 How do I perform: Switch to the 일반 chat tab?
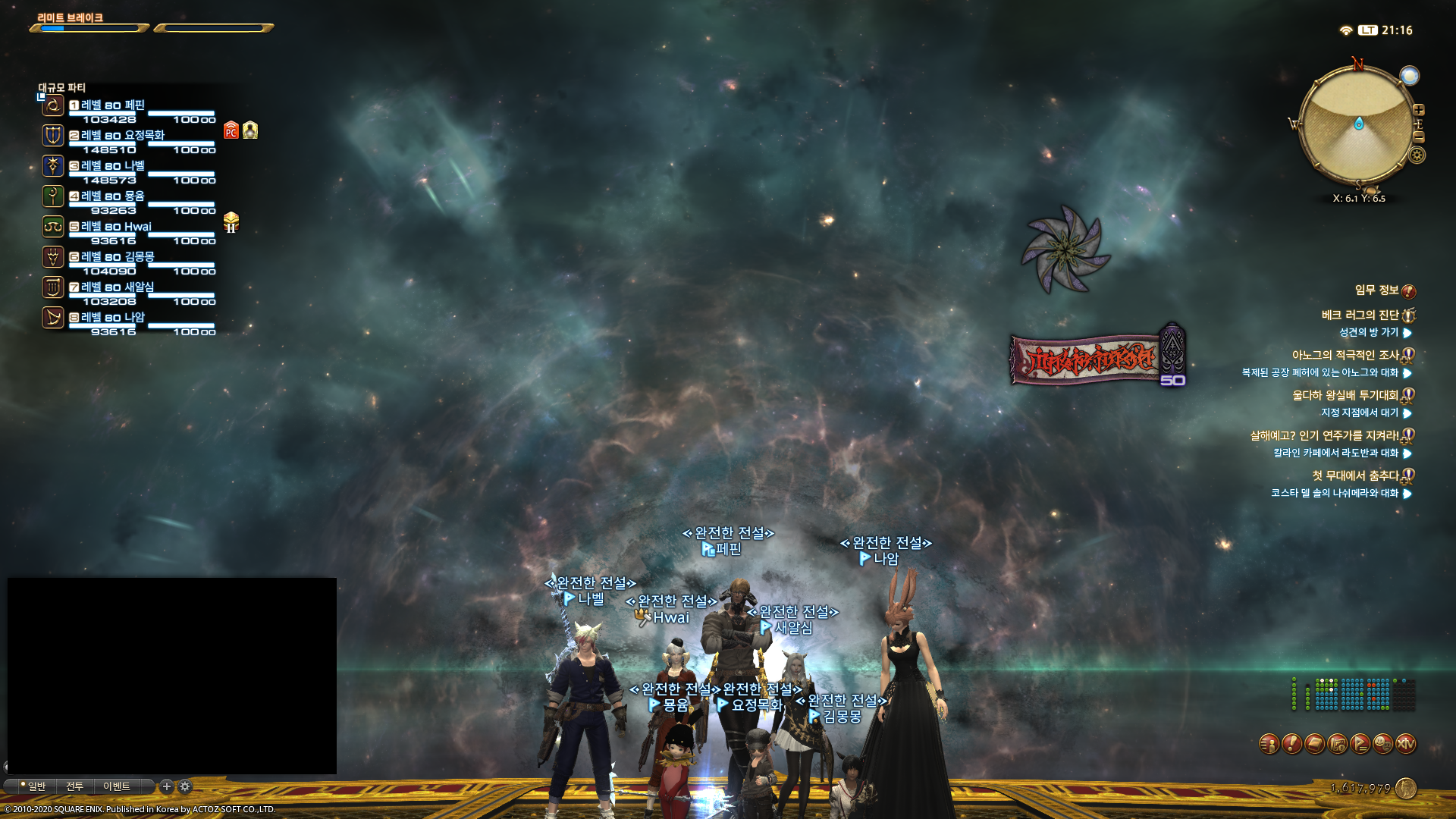coord(36,786)
